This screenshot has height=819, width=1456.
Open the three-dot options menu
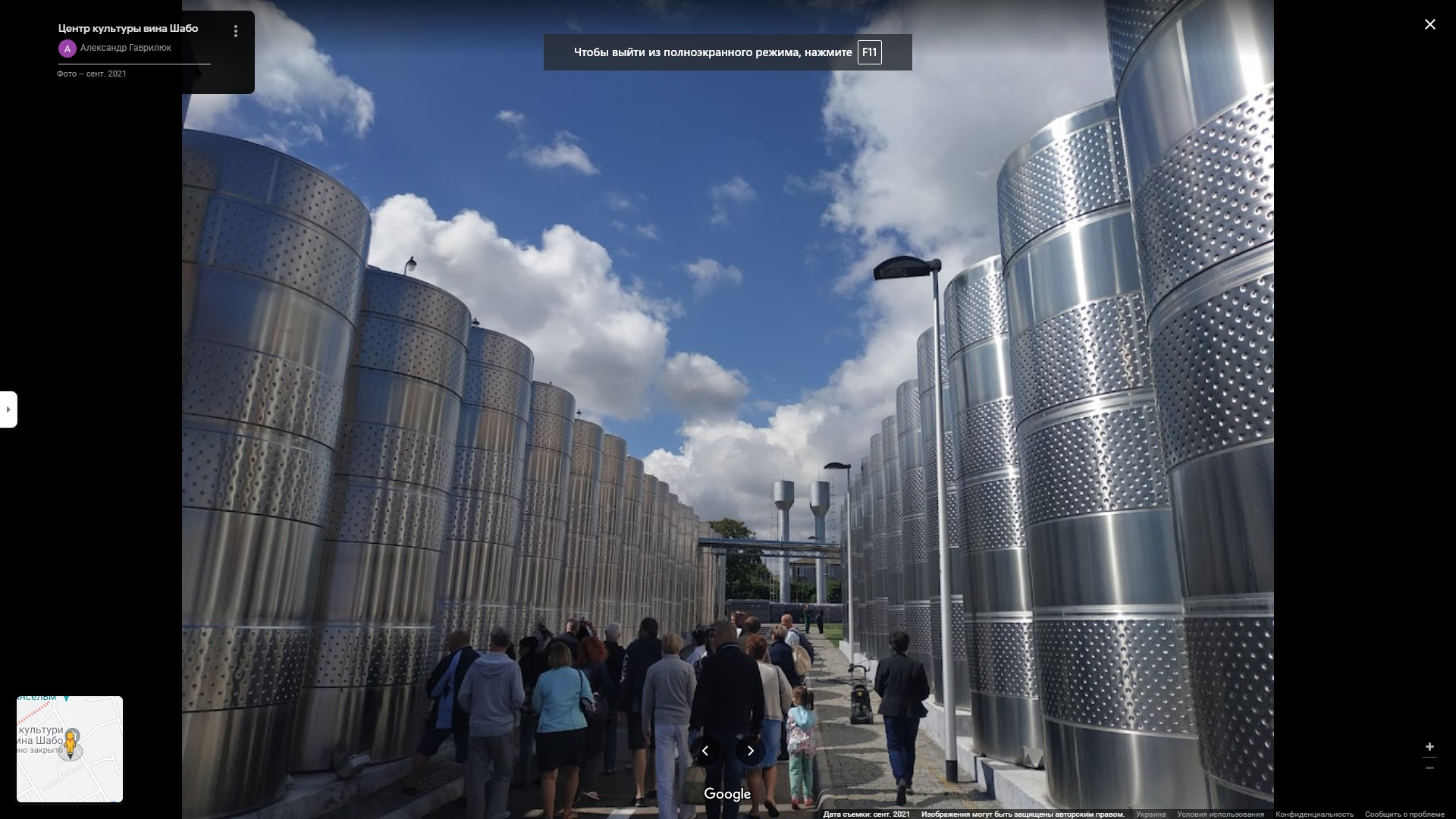236,31
